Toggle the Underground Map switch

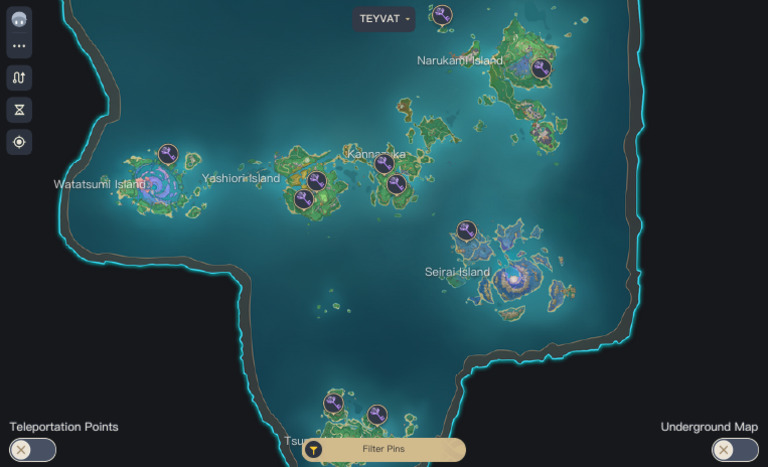734,450
